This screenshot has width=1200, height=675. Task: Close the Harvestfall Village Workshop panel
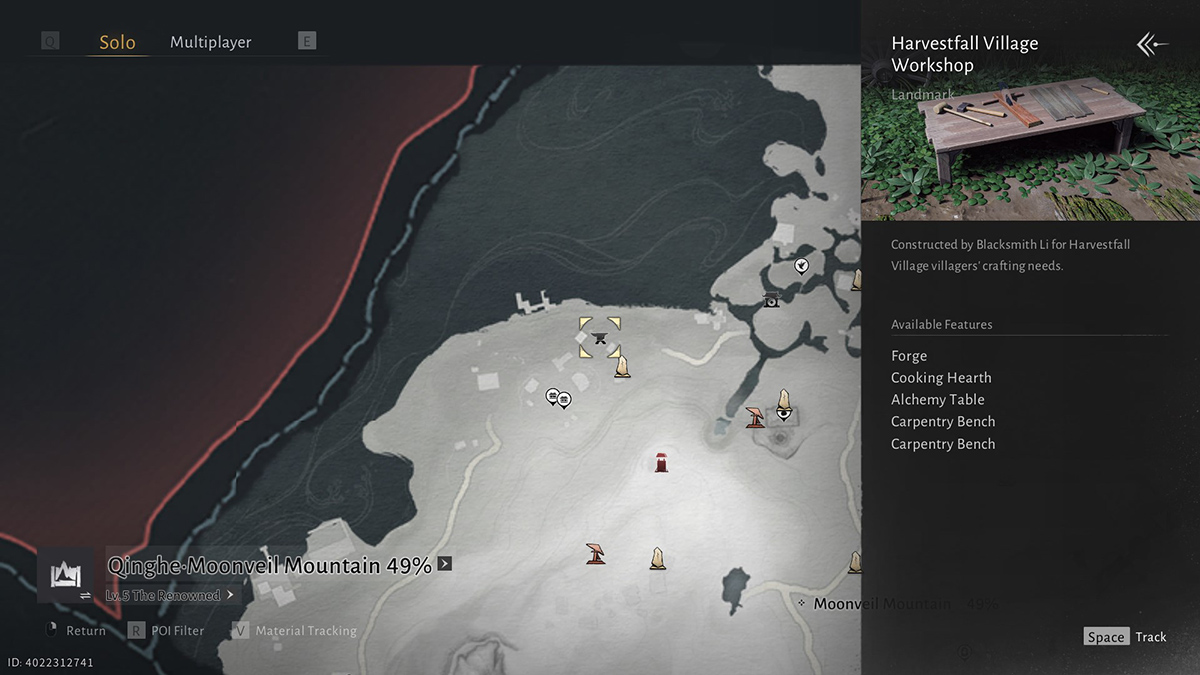tap(1152, 45)
